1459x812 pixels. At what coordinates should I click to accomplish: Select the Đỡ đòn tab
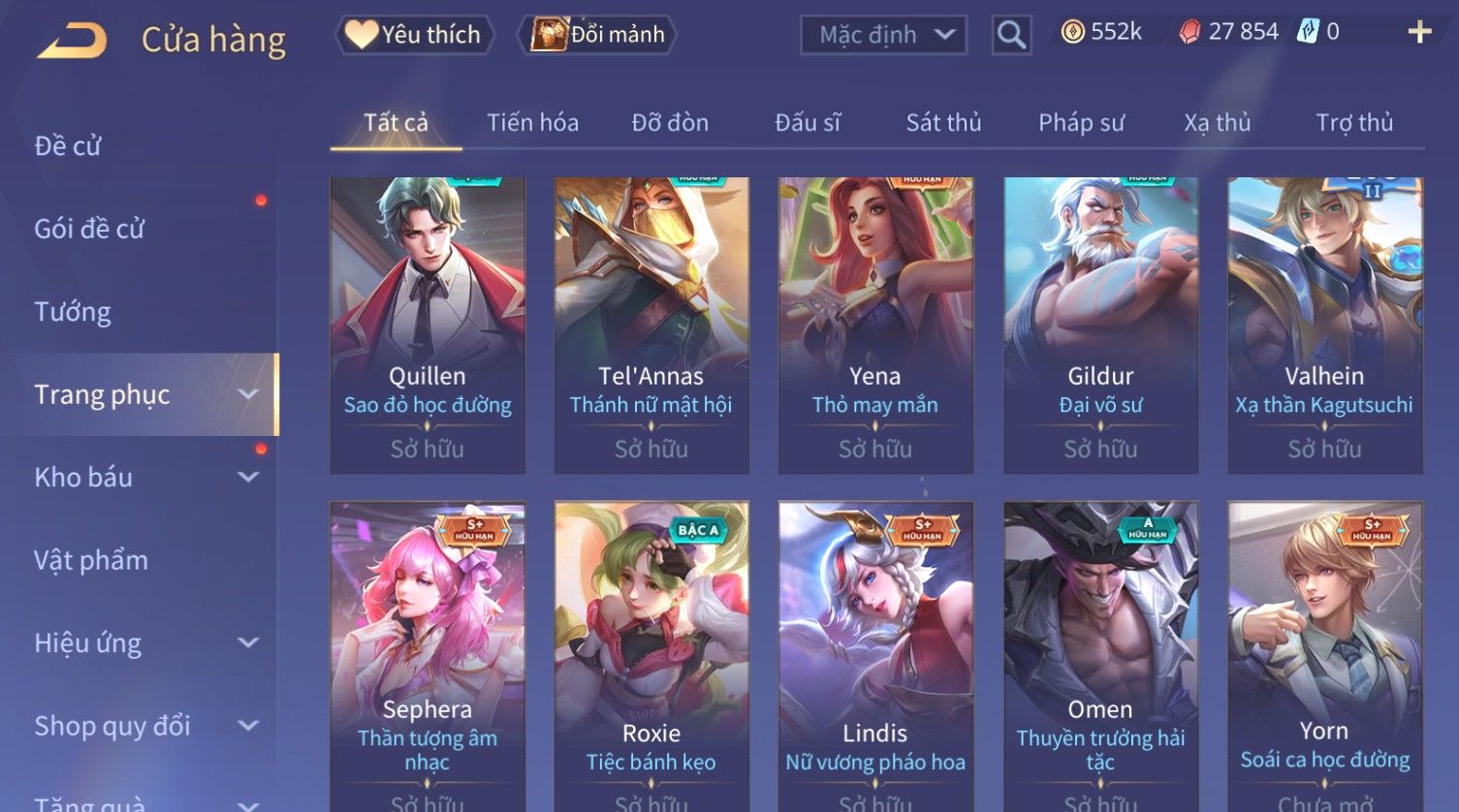(x=670, y=123)
